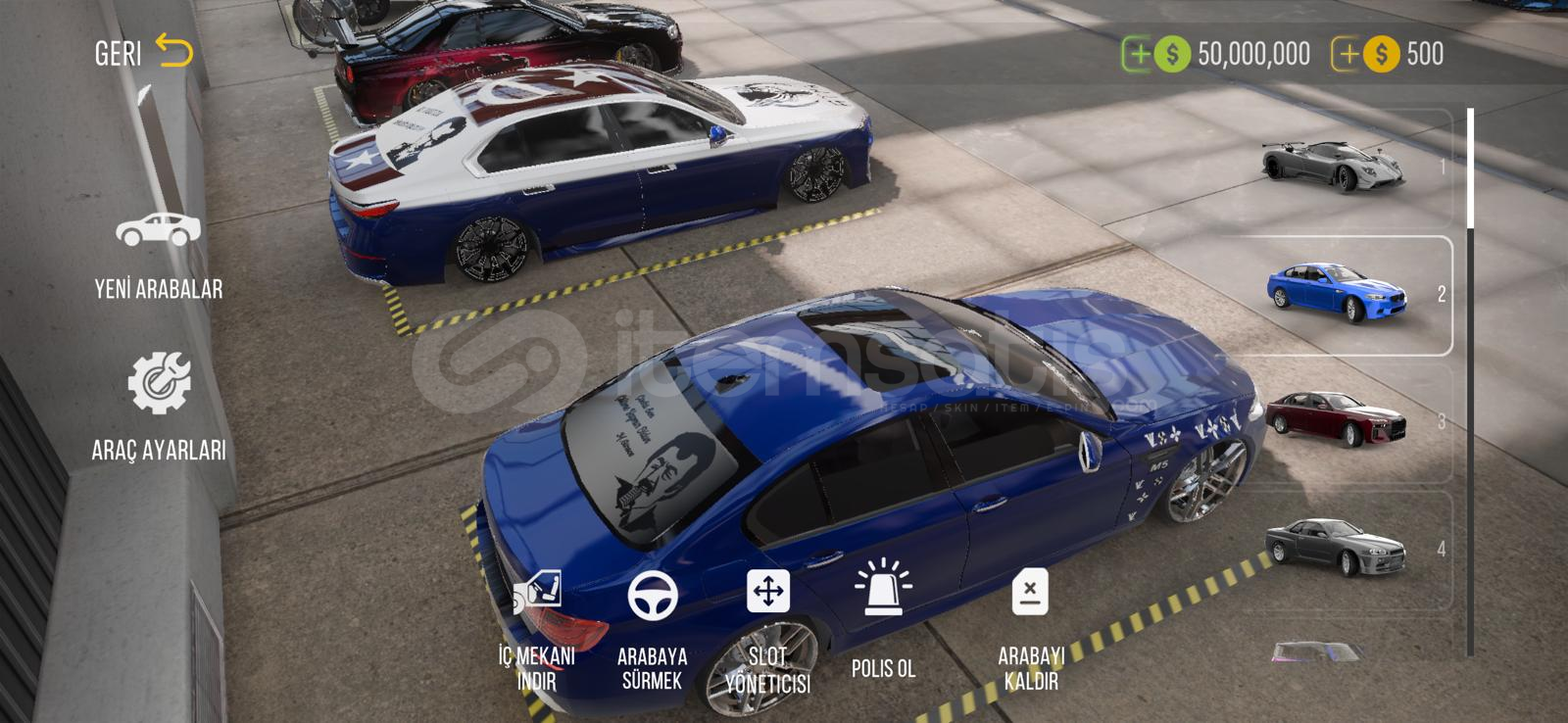Select the blue sedan in slot 2
This screenshot has height=723, width=1568.
(1337, 295)
